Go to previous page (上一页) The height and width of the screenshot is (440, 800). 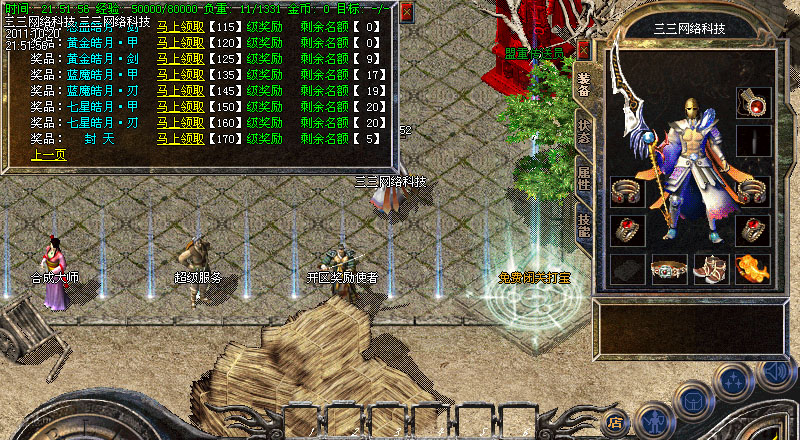click(x=48, y=154)
